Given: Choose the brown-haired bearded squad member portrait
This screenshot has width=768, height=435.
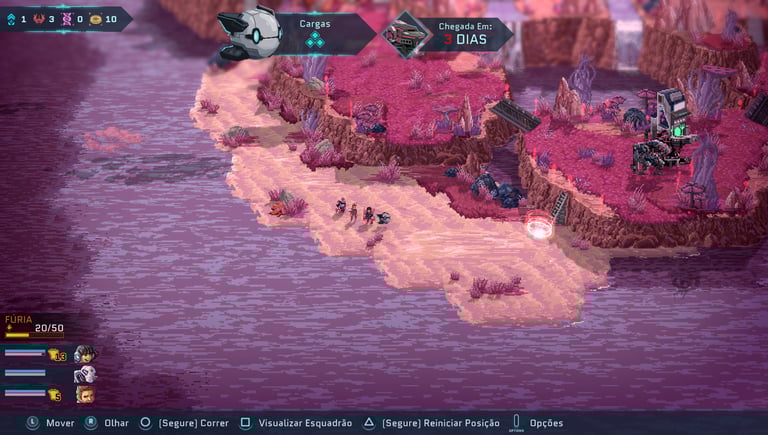Looking at the screenshot, I should (84, 394).
